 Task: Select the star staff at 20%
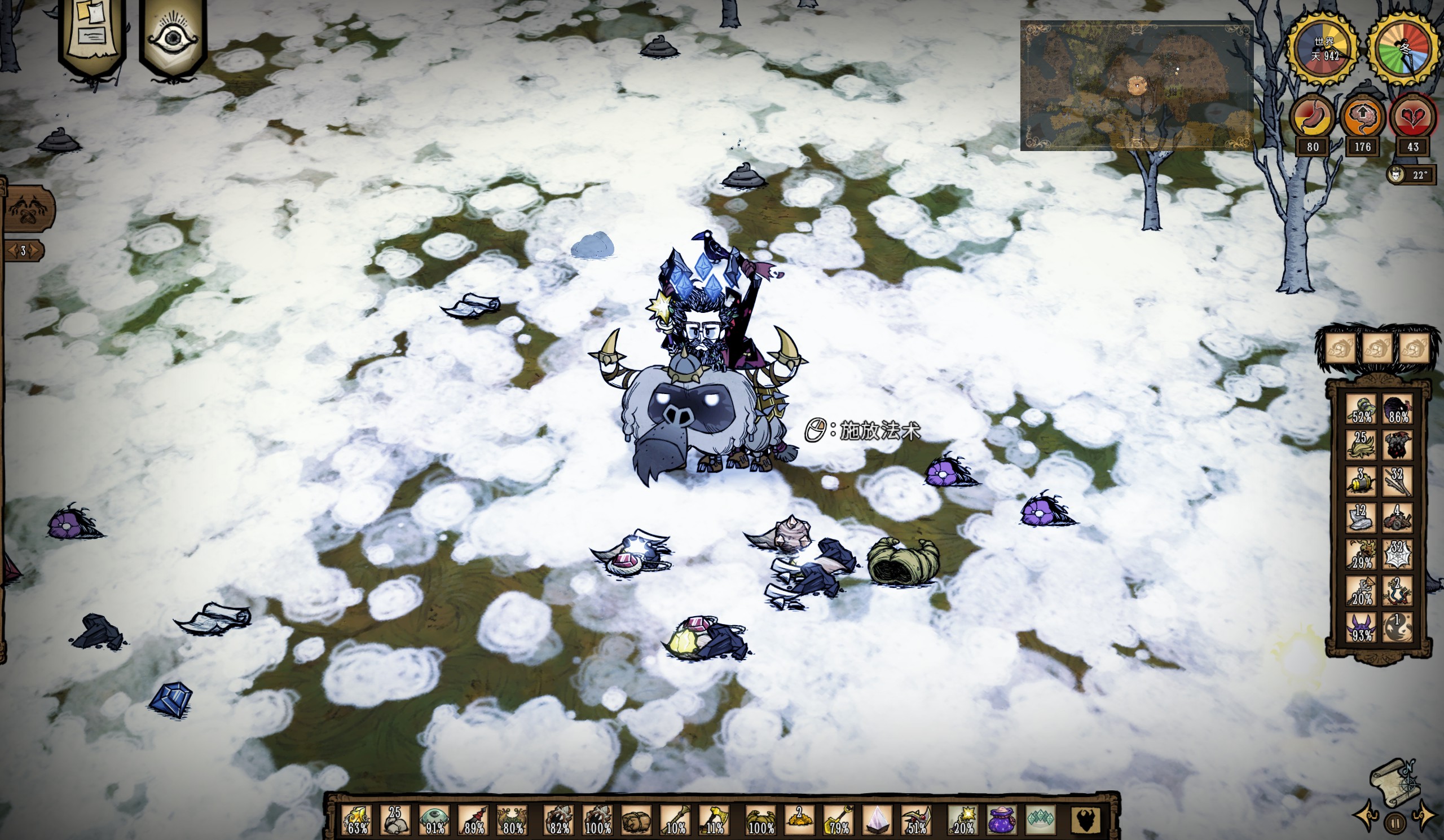tap(963, 820)
